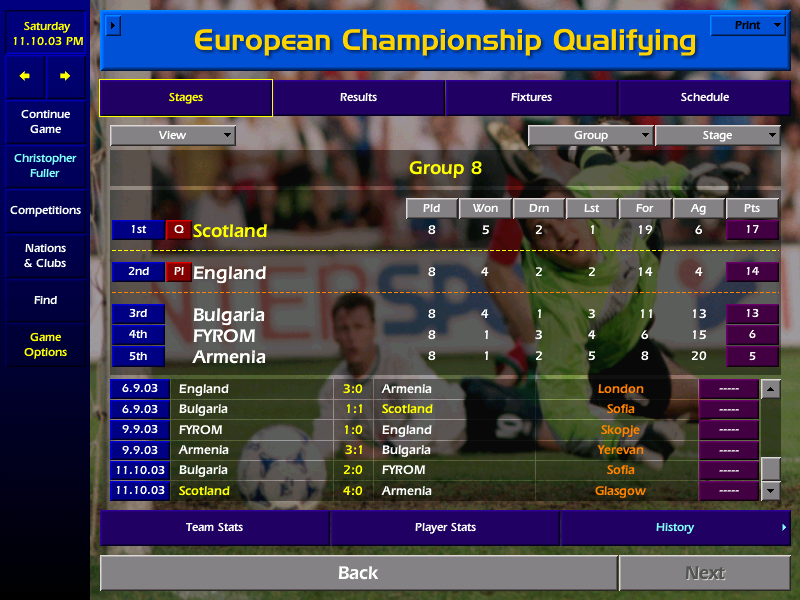Open the Group dropdown
800x600 pixels.
(x=591, y=135)
